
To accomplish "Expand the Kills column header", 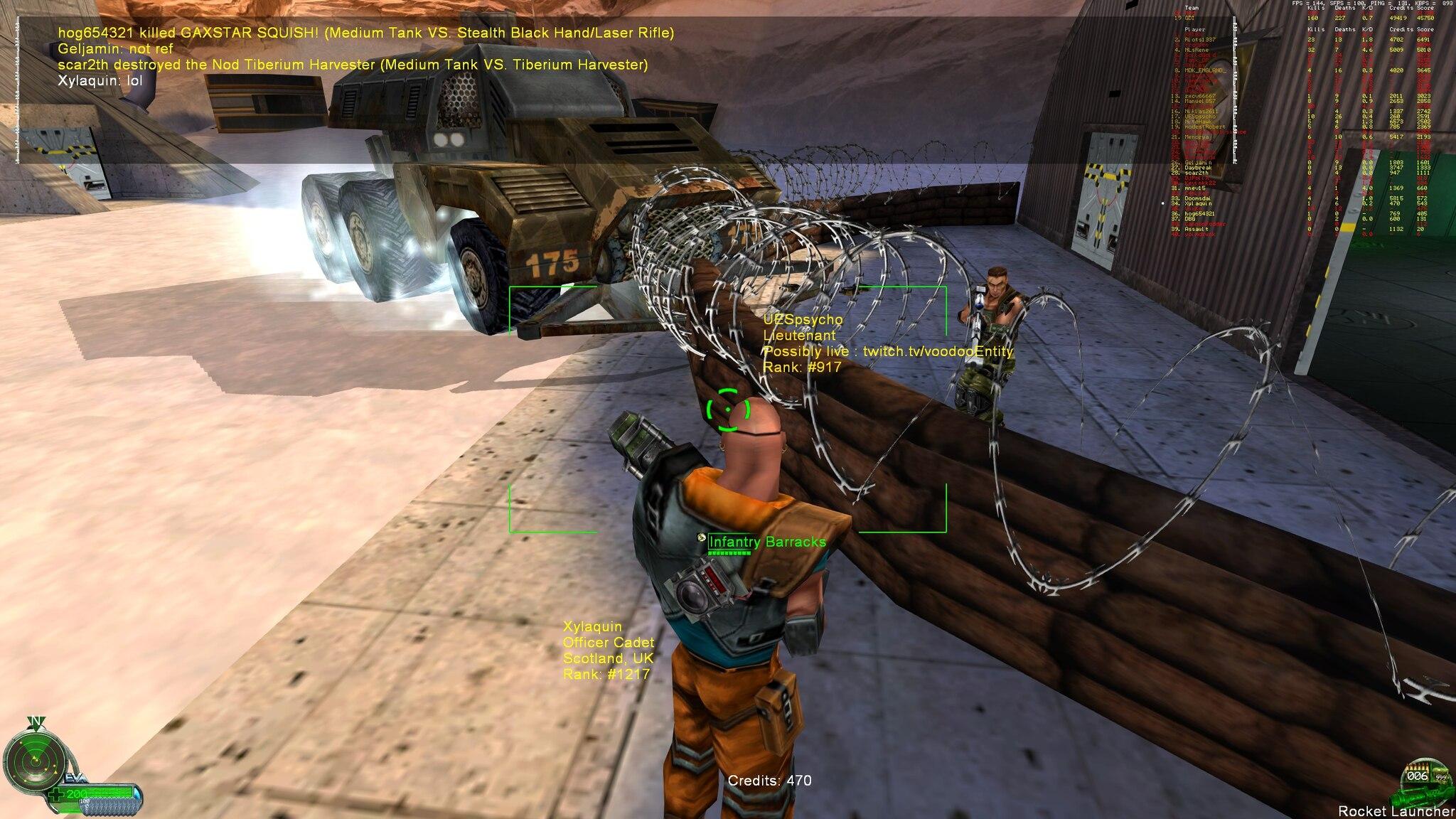I will [1316, 9].
